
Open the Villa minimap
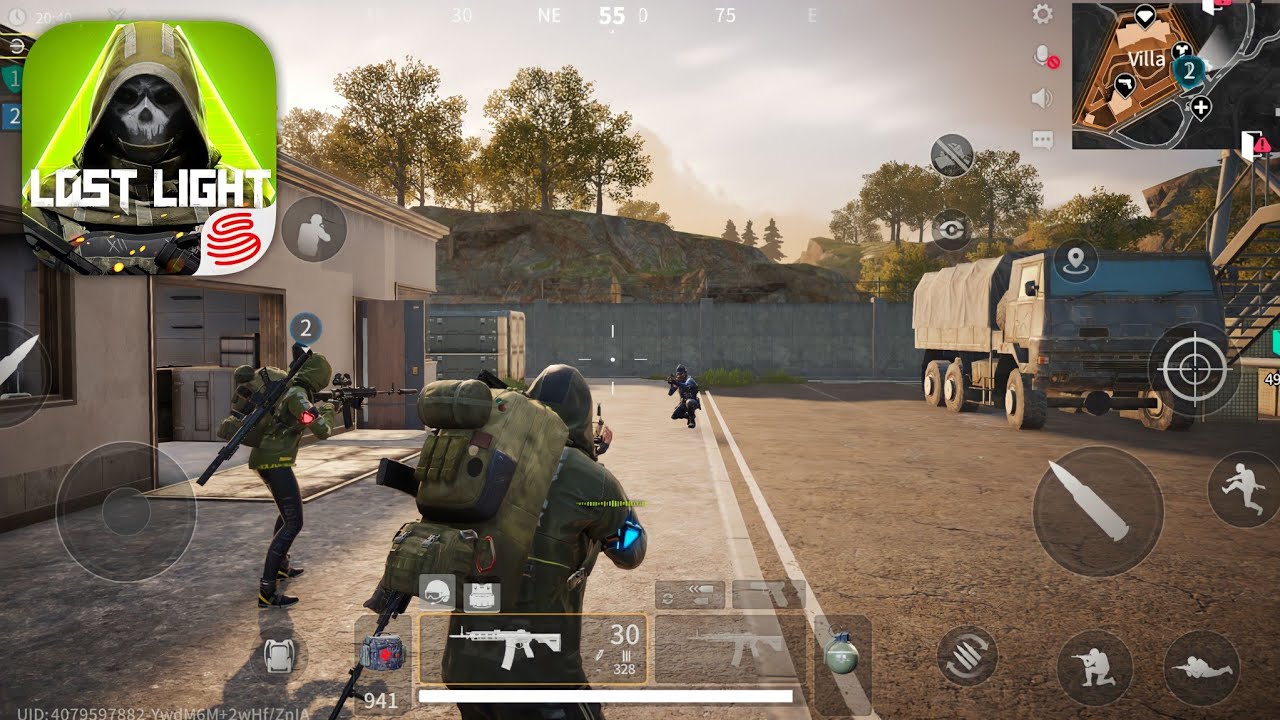pos(1160,76)
